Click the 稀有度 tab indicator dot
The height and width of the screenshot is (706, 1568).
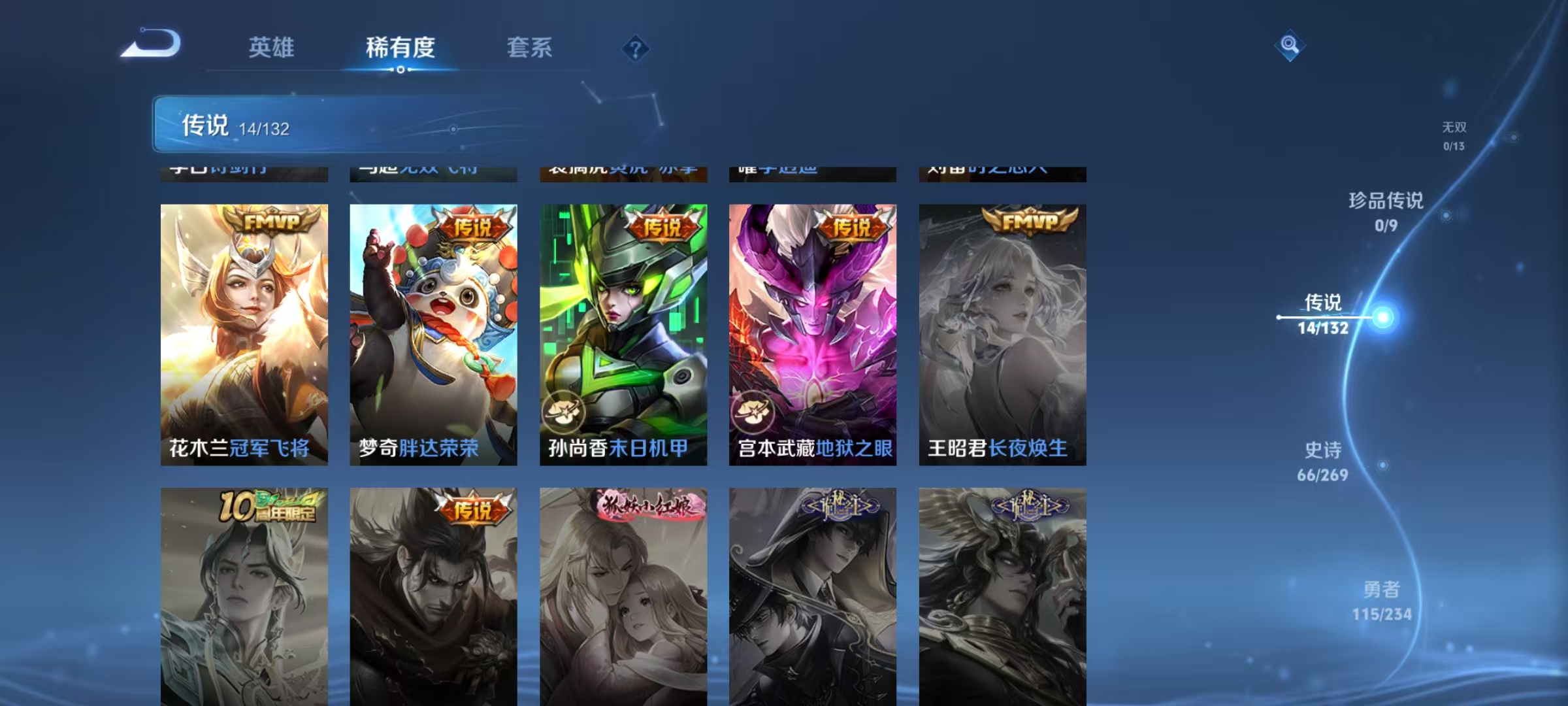401,70
